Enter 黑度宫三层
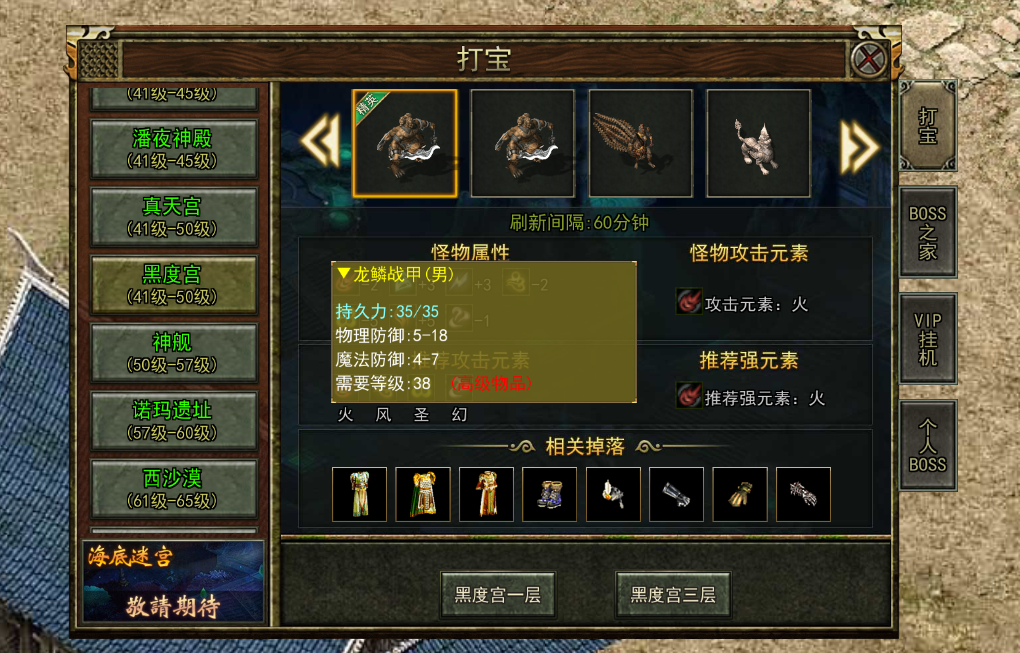This screenshot has width=1020, height=653. (672, 595)
